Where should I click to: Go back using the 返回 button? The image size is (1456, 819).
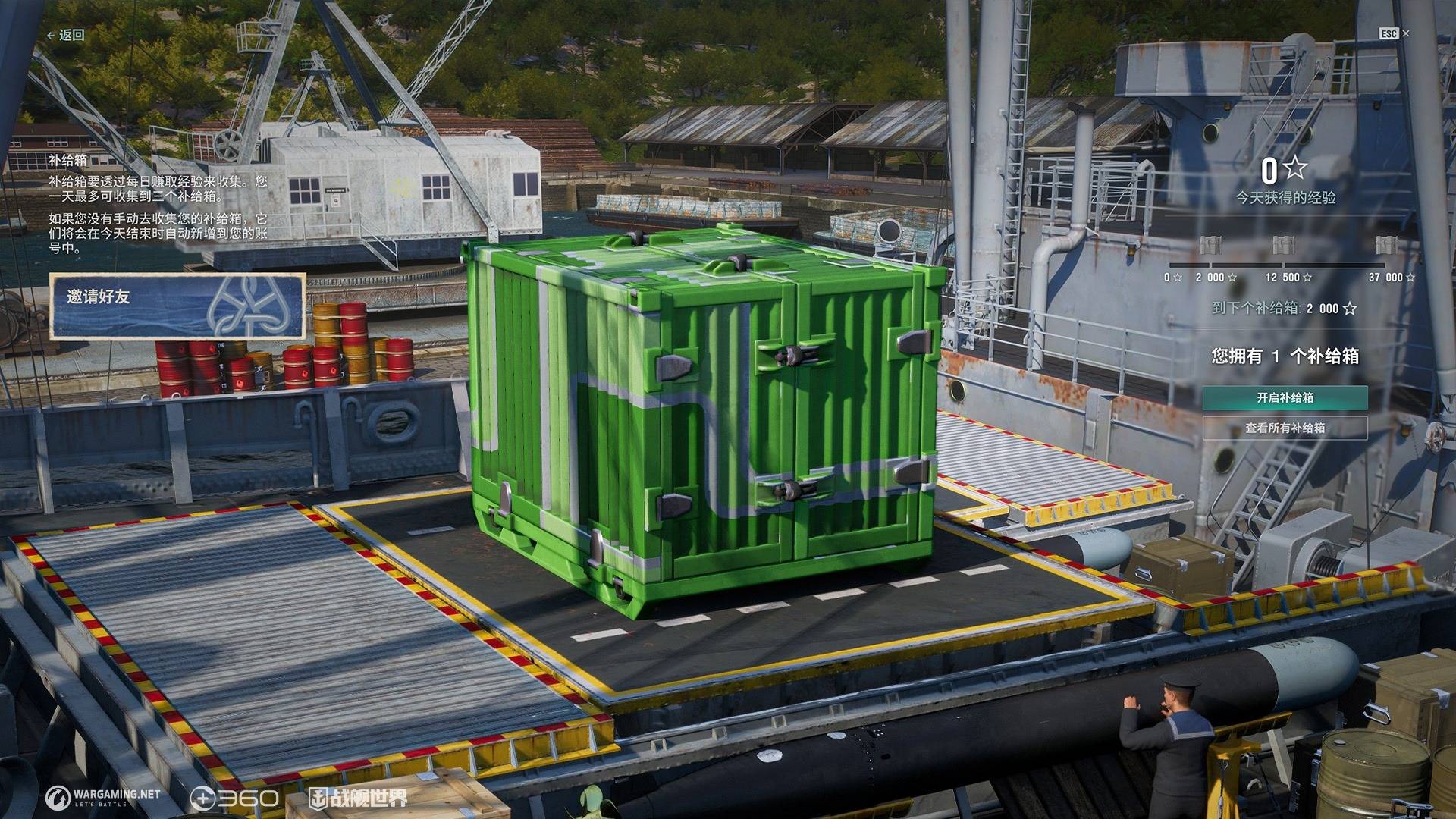[66, 35]
